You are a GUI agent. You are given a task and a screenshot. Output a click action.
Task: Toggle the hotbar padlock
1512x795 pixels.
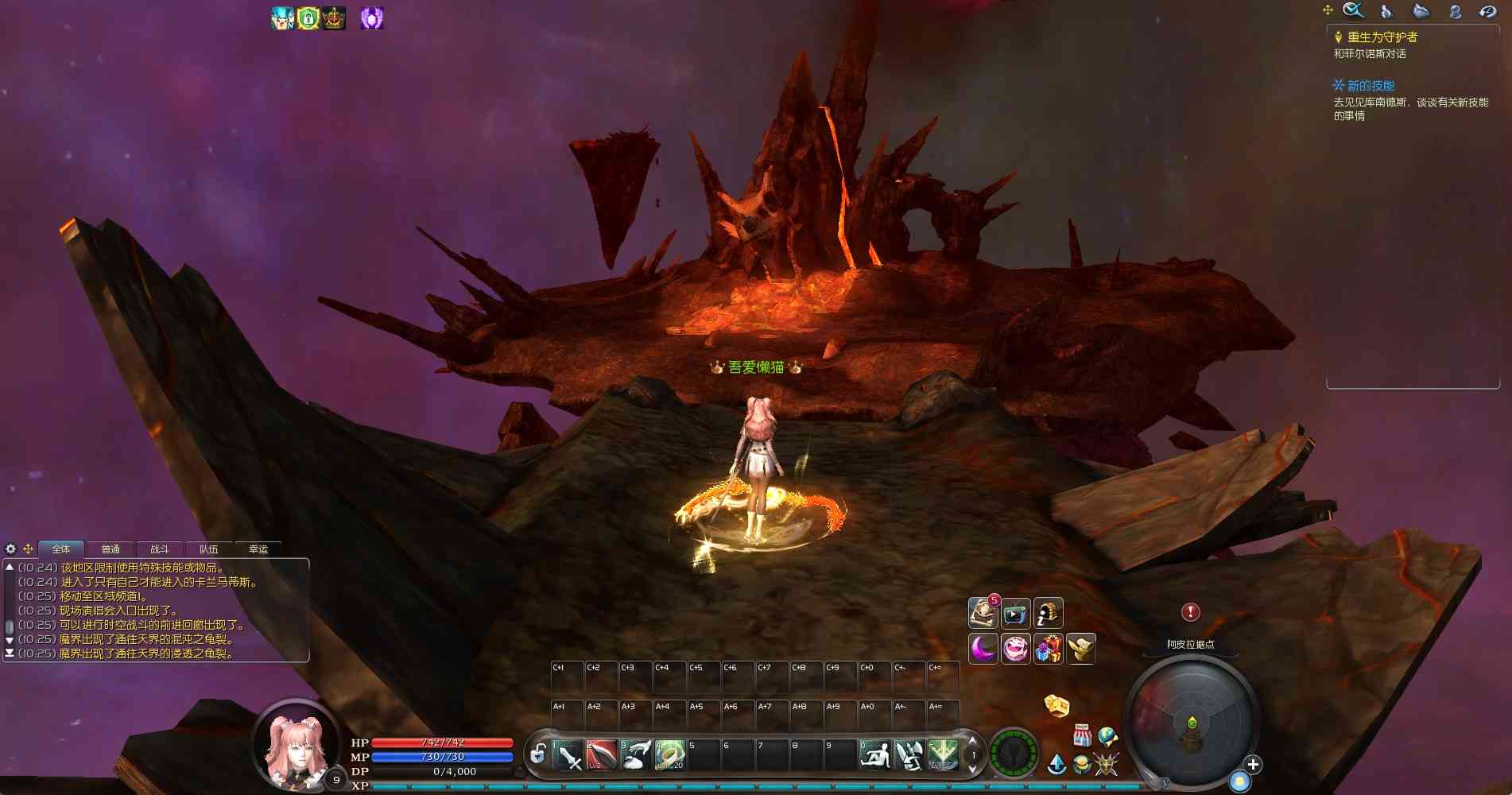click(538, 754)
